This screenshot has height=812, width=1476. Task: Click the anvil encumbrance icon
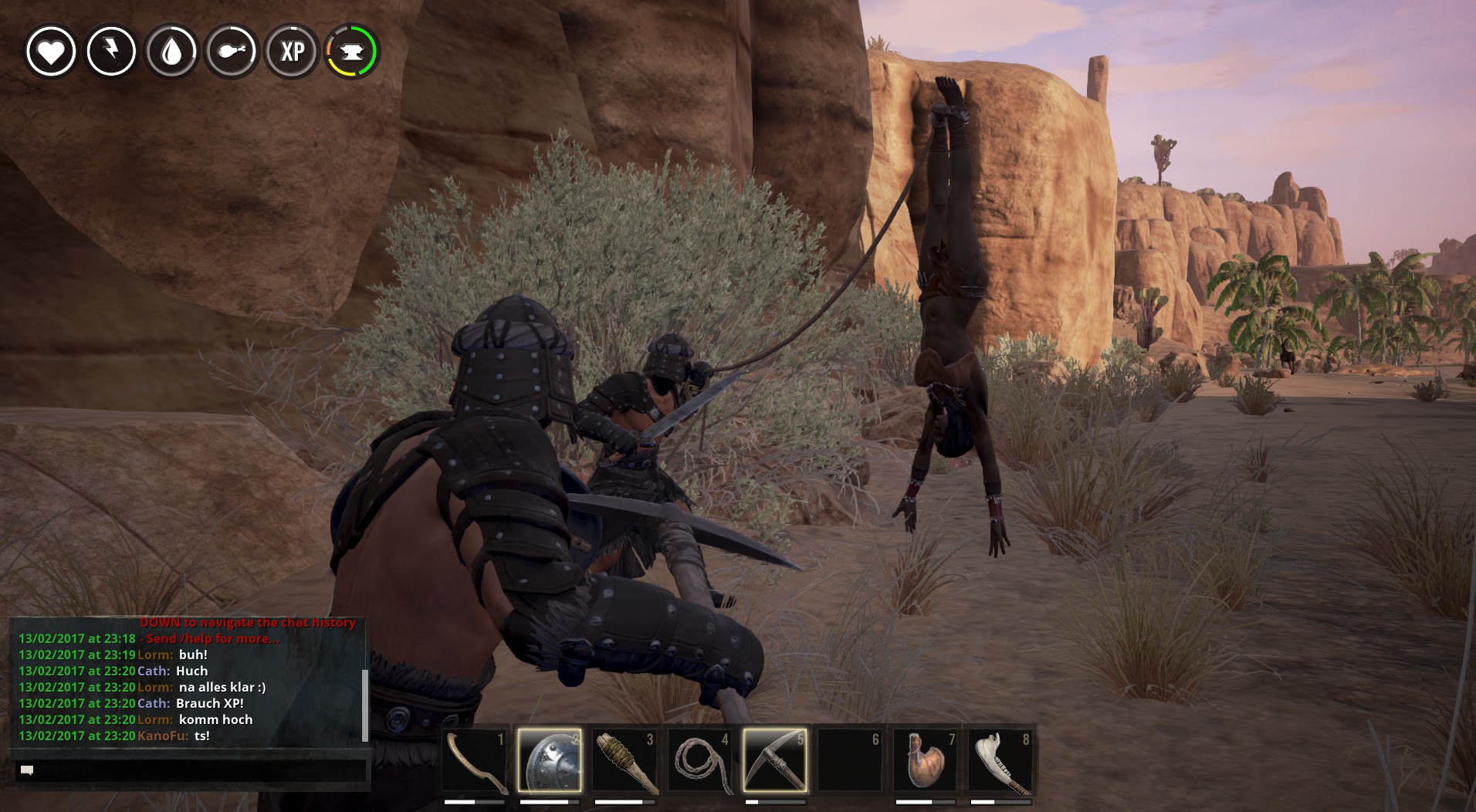click(352, 52)
